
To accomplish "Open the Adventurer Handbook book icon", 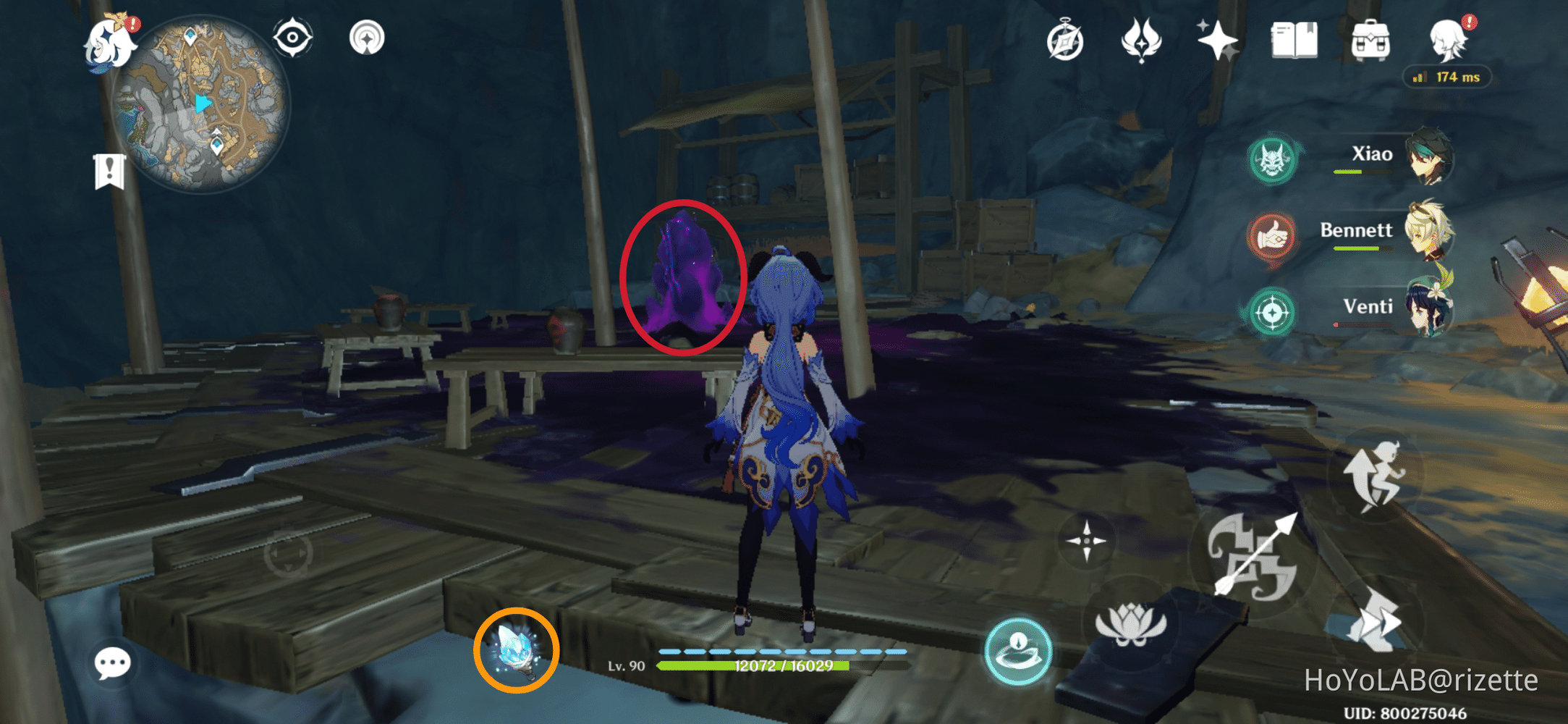I will [1294, 41].
